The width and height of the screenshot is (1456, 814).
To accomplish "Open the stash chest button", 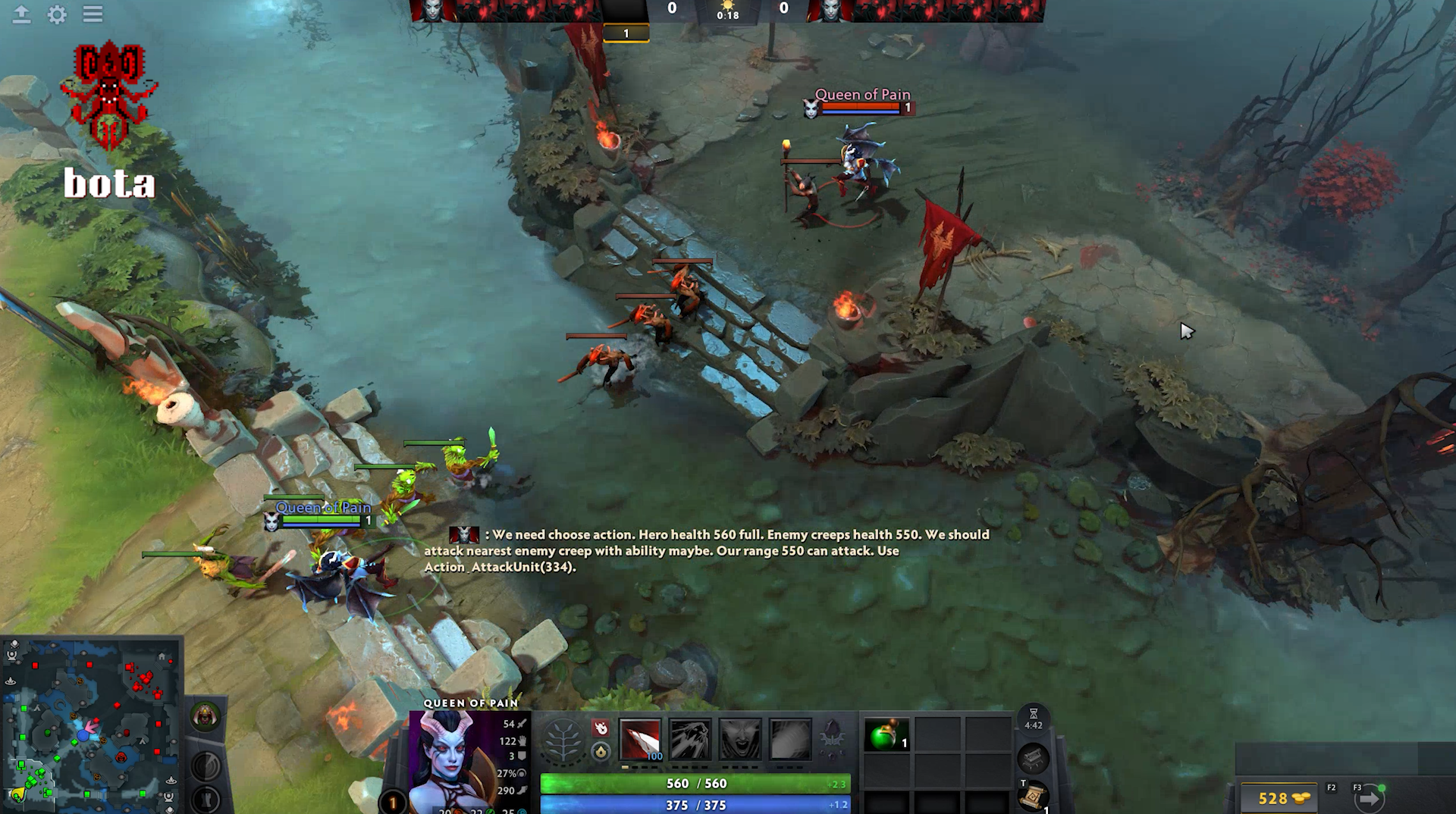I will (1033, 757).
